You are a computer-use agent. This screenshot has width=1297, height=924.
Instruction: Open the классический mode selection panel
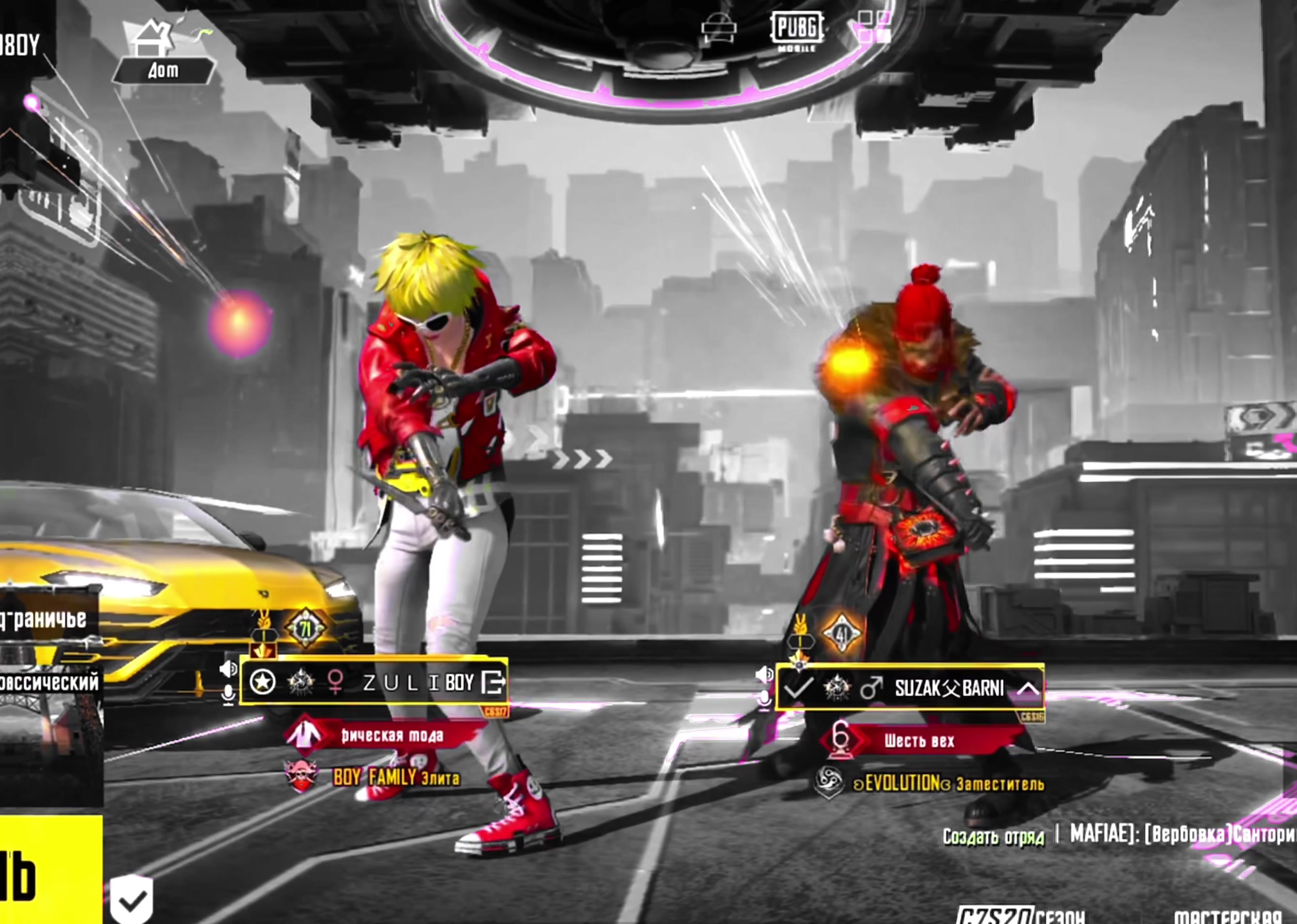pyautogui.click(x=50, y=683)
